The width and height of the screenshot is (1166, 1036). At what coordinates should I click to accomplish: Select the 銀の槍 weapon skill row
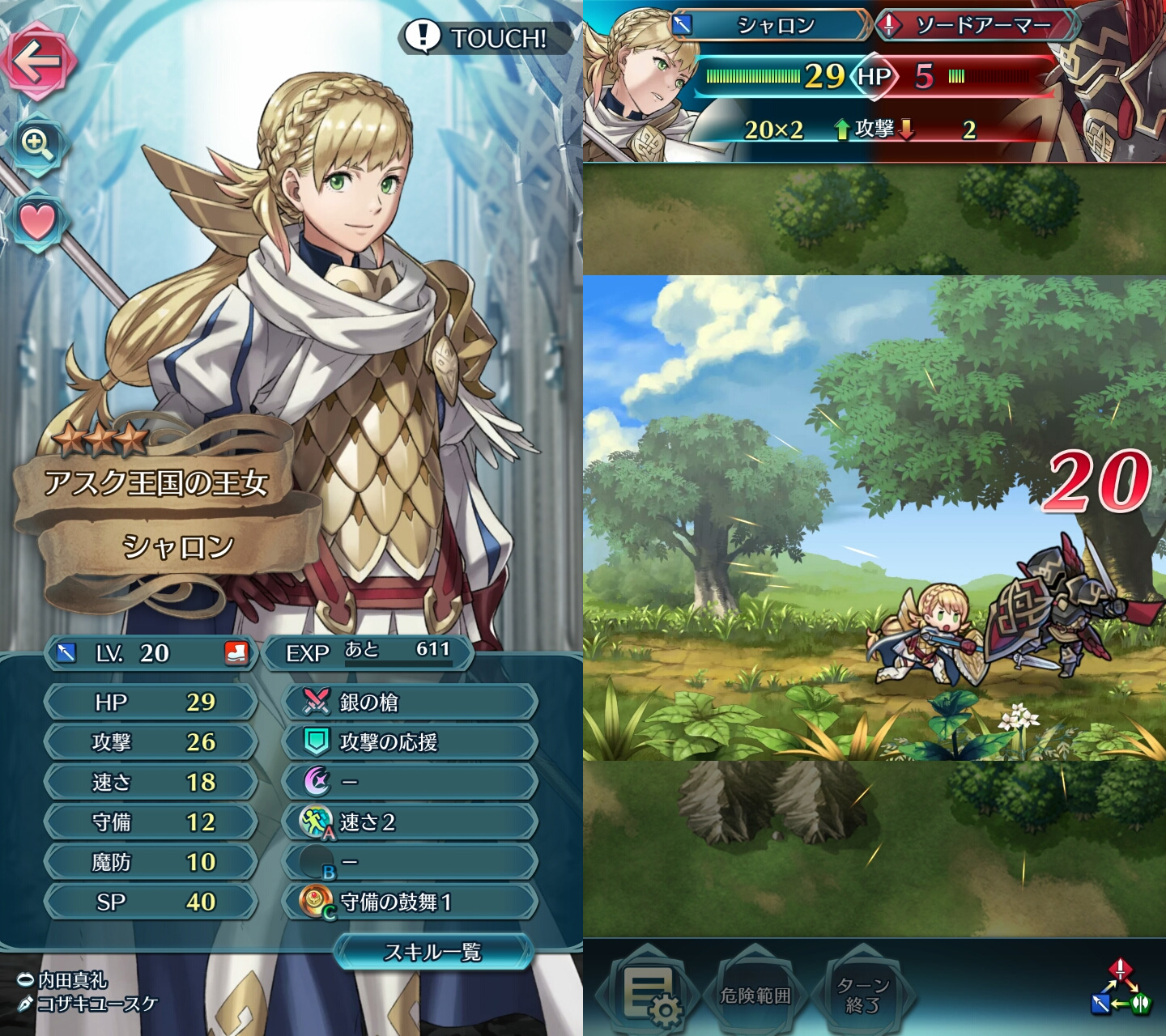[410, 702]
